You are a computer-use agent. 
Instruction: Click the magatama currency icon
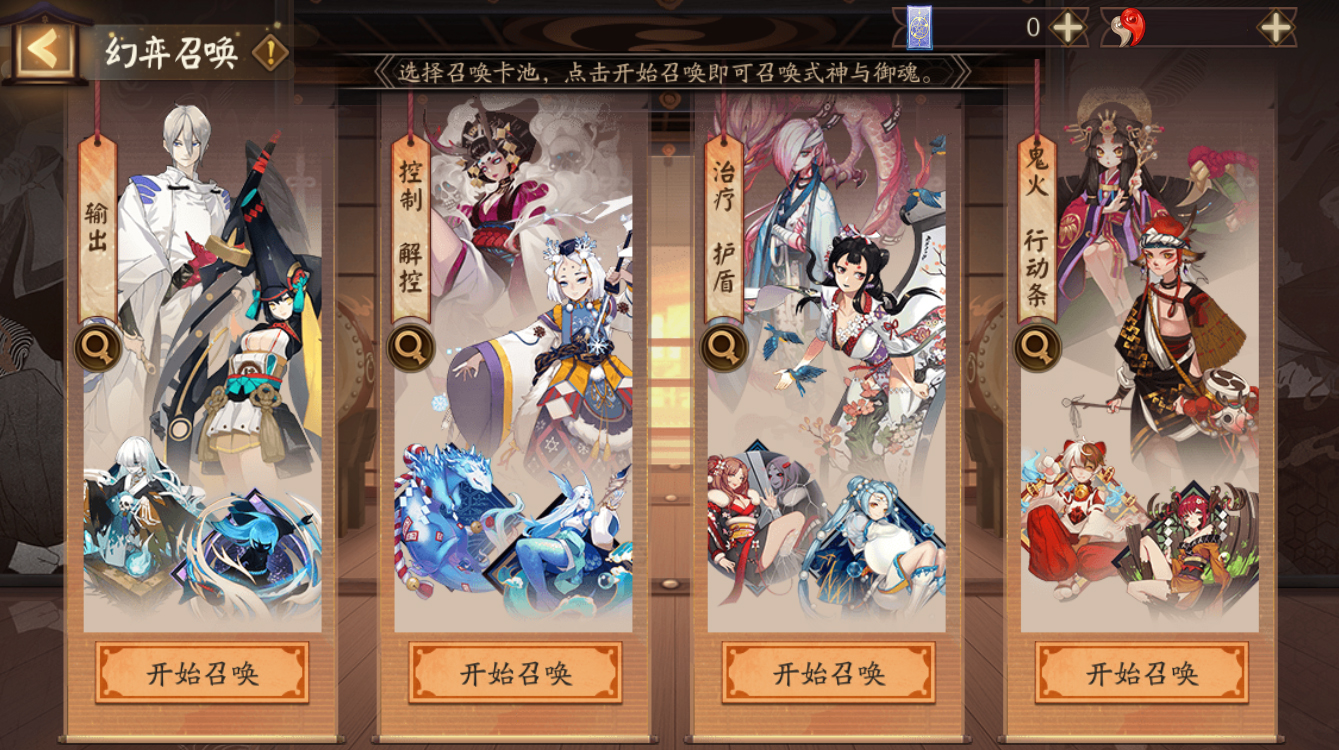tap(1130, 28)
